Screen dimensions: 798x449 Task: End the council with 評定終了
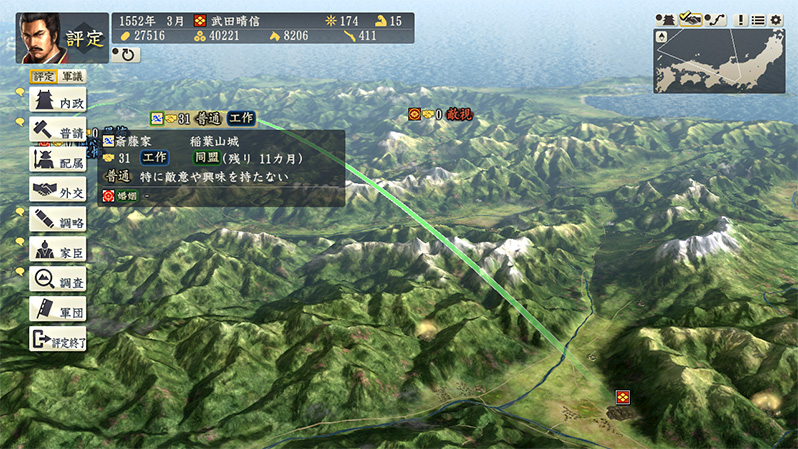[58, 338]
